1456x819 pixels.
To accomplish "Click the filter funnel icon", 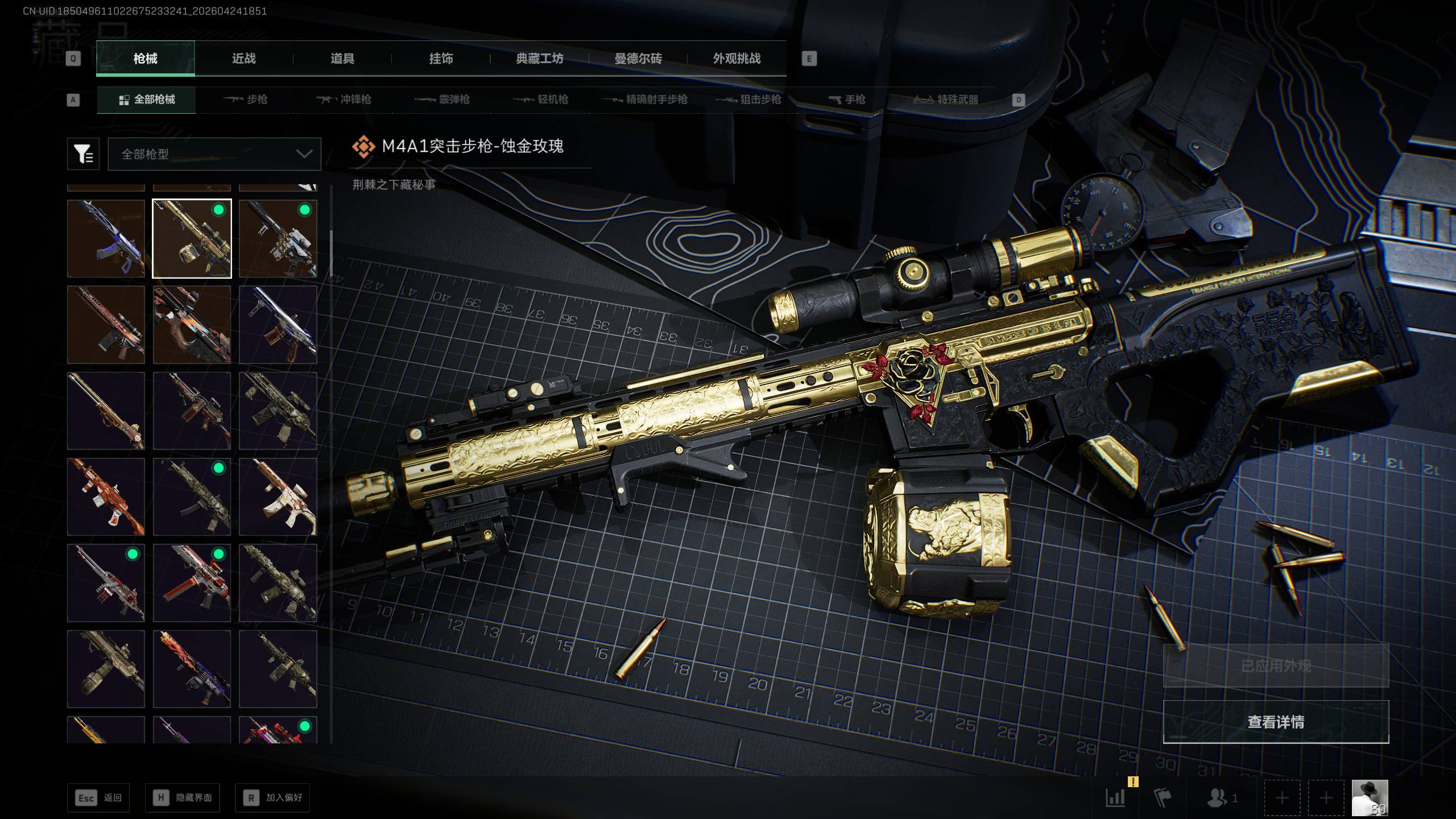I will (83, 154).
